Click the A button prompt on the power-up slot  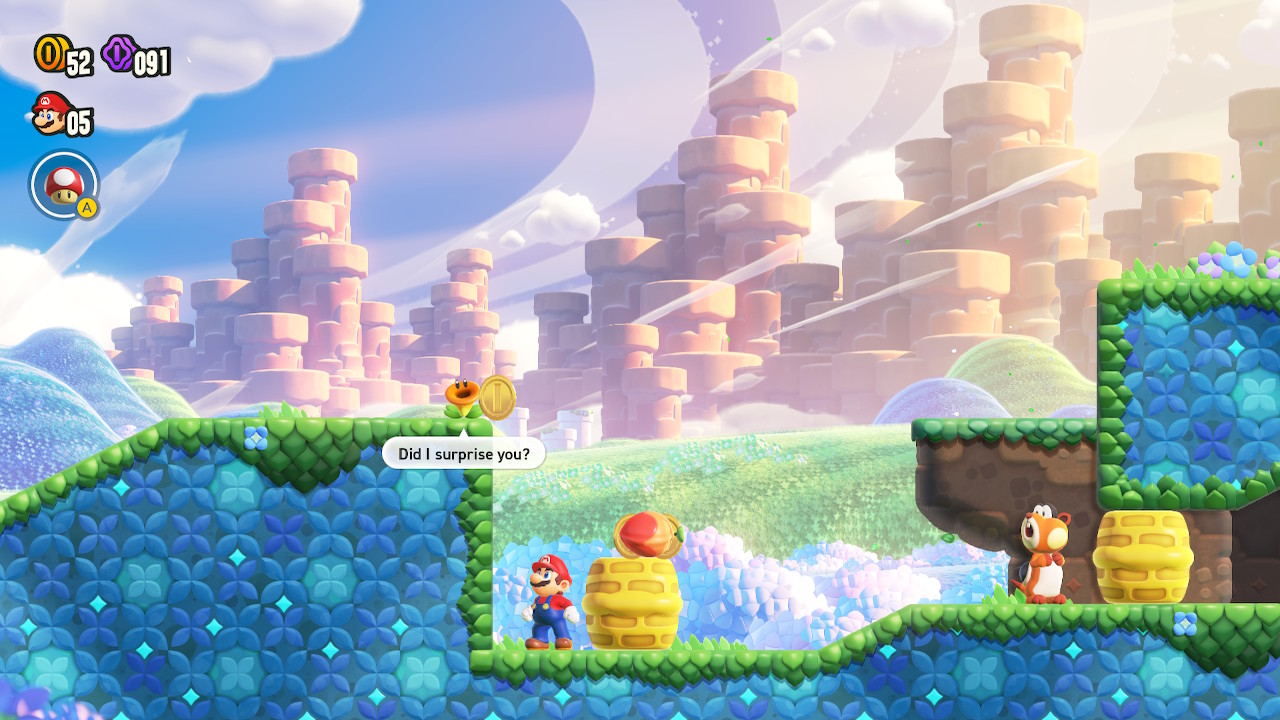point(86,206)
